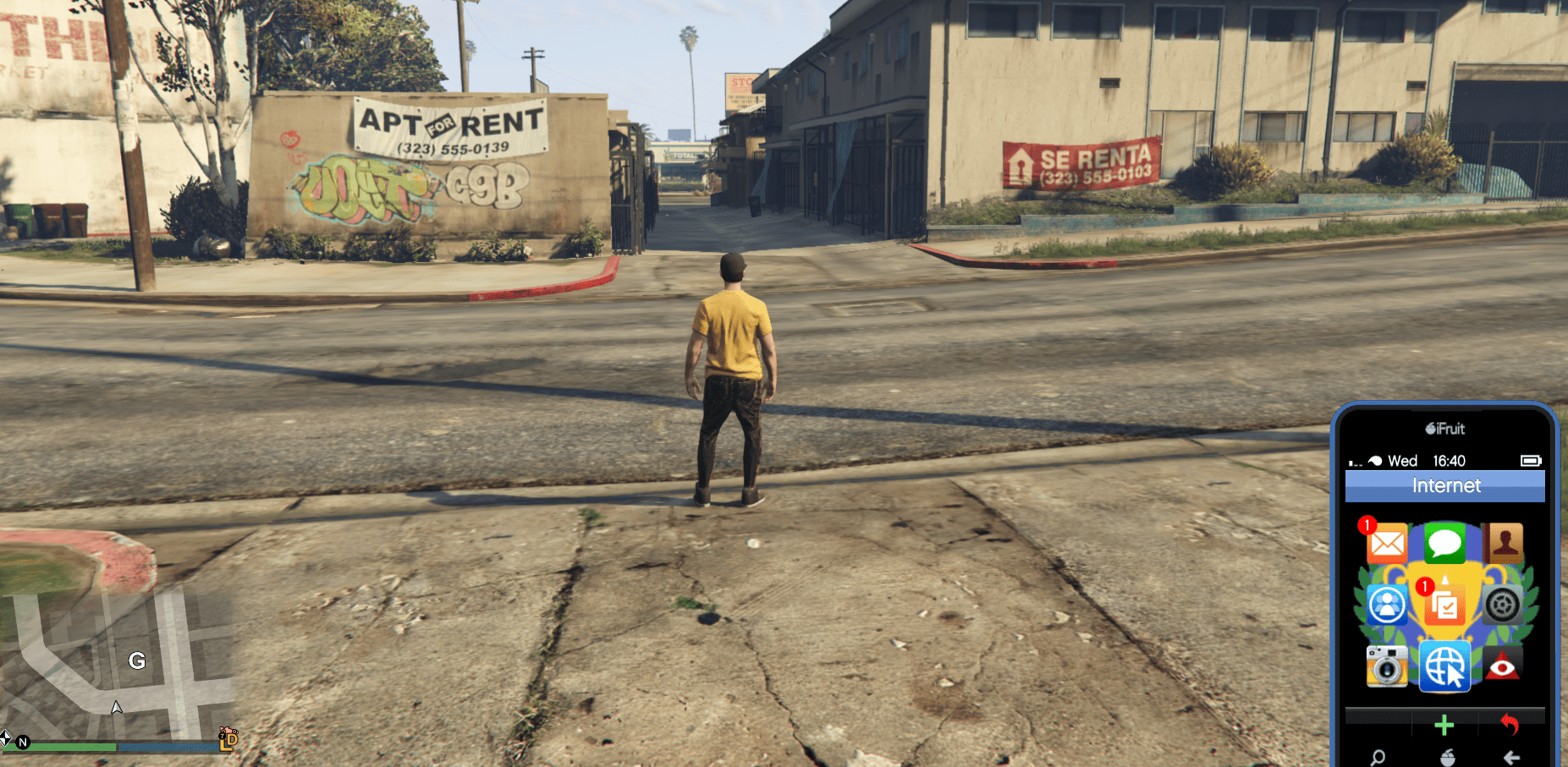
Task: Click the battery indicator in the status bar
Action: tap(1532, 461)
